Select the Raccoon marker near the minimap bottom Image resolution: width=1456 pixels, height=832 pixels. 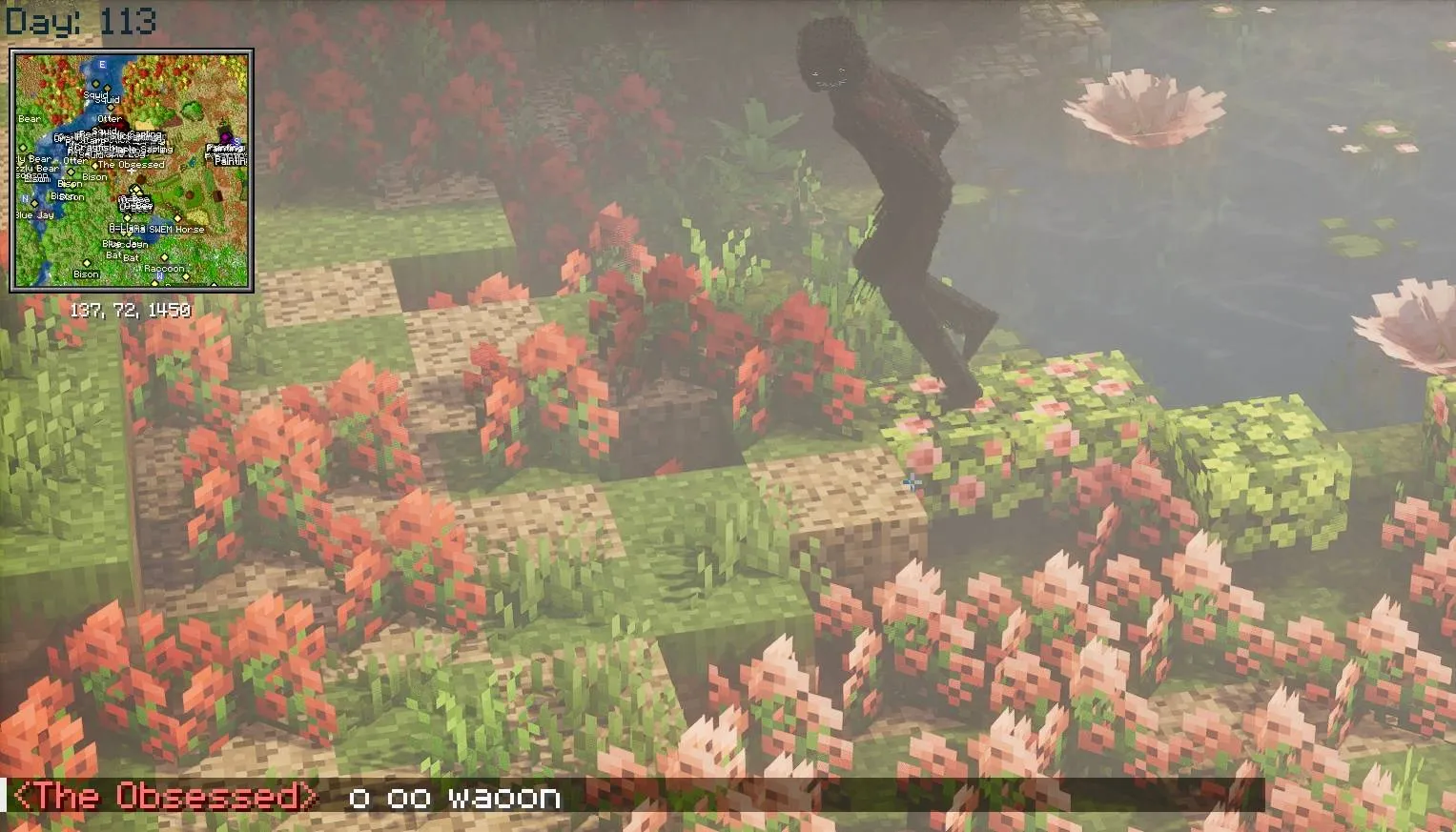pyautogui.click(x=164, y=269)
